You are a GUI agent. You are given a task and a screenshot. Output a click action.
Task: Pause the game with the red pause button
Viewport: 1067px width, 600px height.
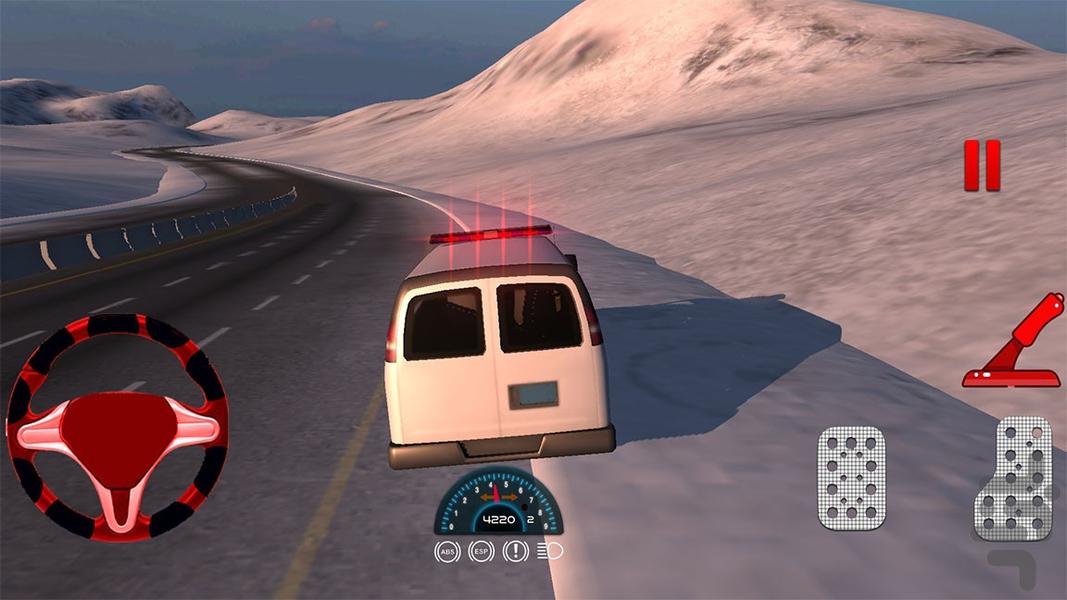[981, 165]
